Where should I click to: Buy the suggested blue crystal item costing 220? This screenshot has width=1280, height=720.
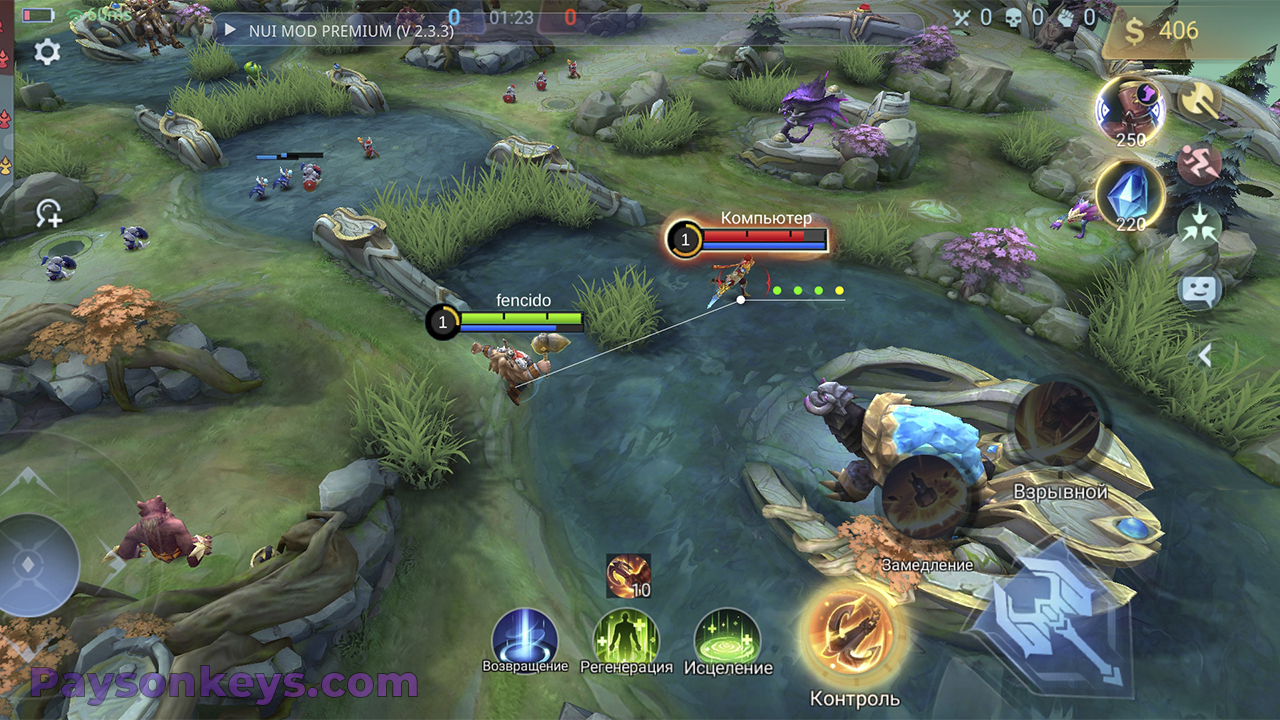(1130, 193)
